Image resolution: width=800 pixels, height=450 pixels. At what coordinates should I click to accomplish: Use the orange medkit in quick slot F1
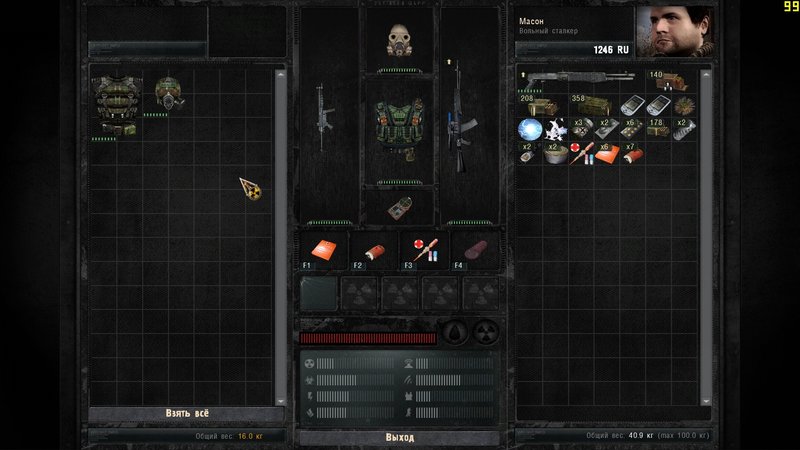click(x=322, y=250)
